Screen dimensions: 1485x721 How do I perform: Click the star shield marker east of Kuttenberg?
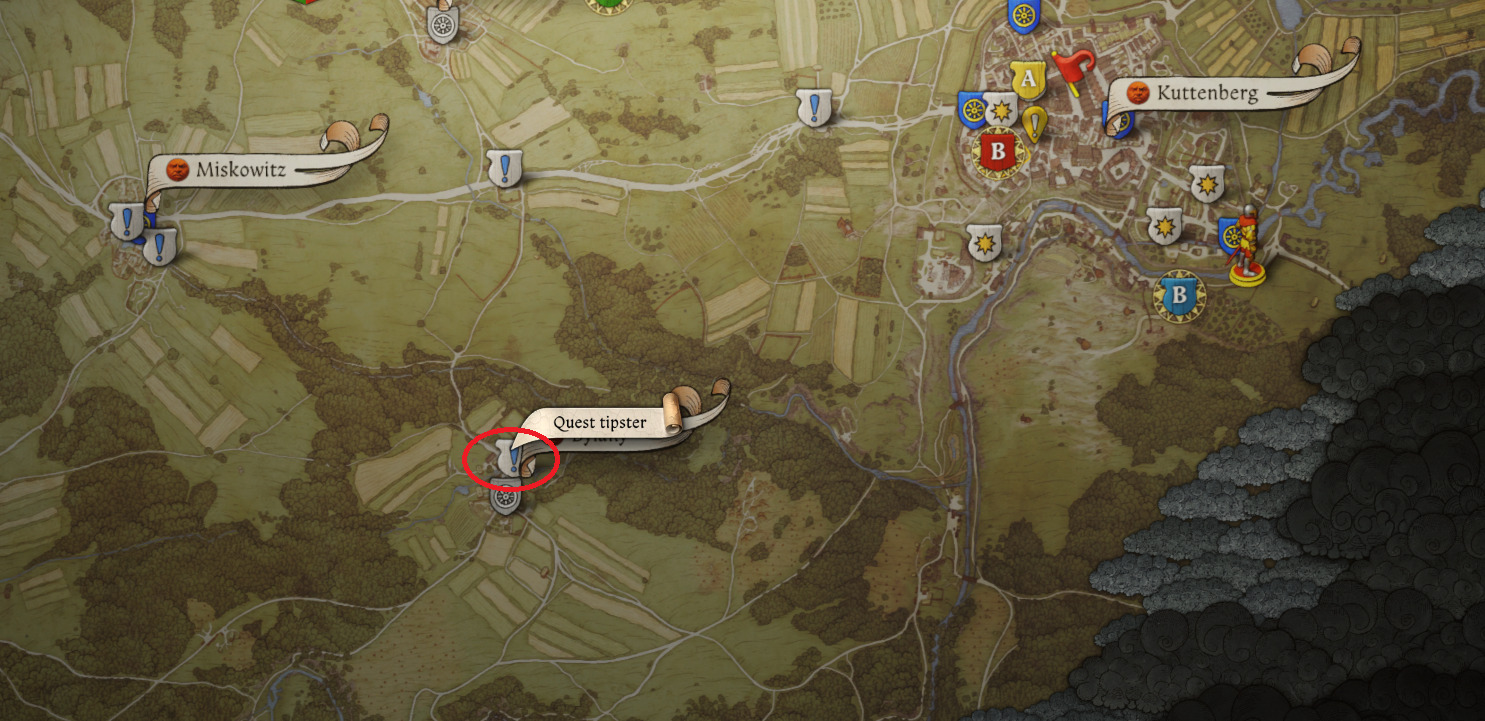pos(1209,184)
